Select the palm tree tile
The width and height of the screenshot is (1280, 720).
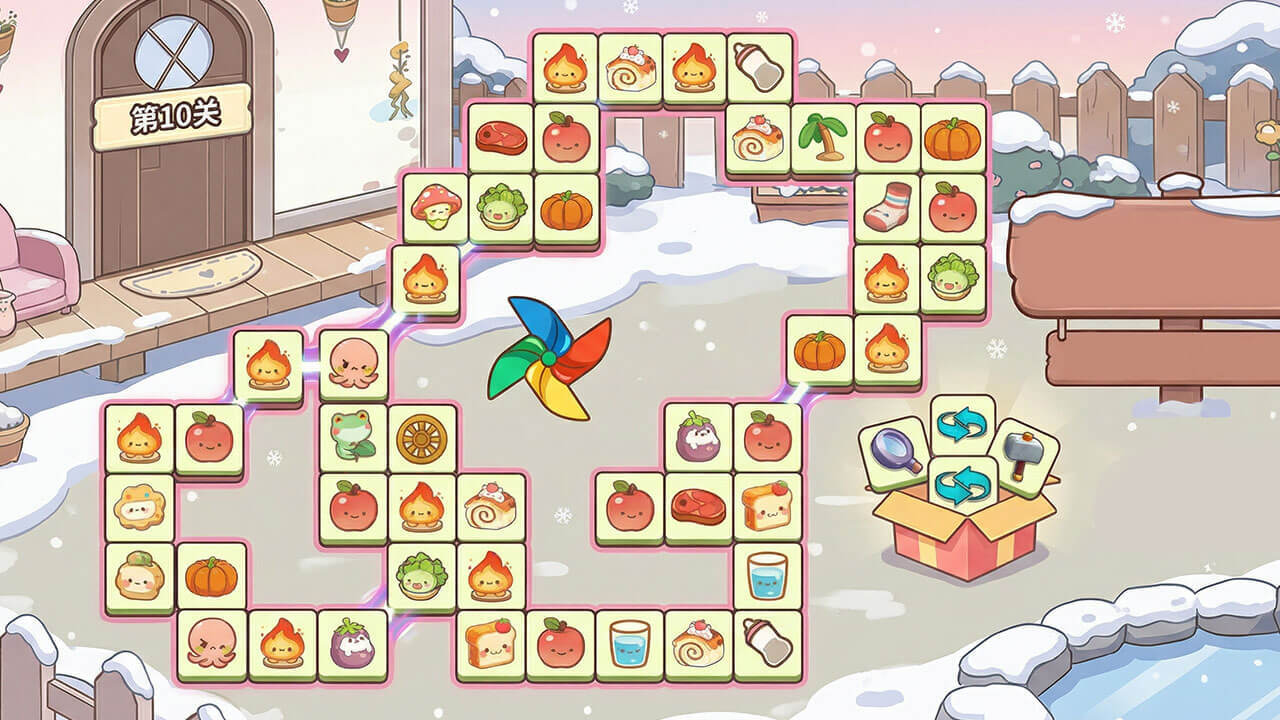click(823, 138)
